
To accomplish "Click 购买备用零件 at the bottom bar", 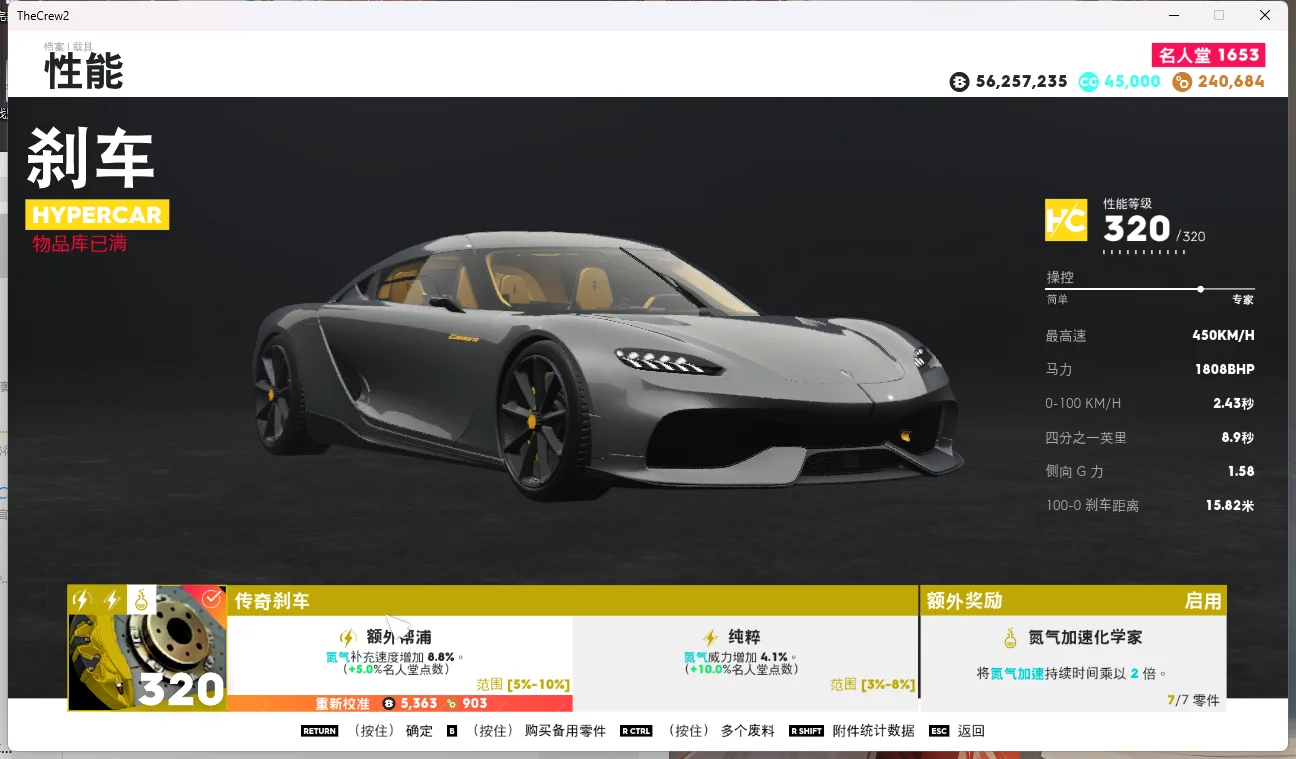I will coord(564,730).
